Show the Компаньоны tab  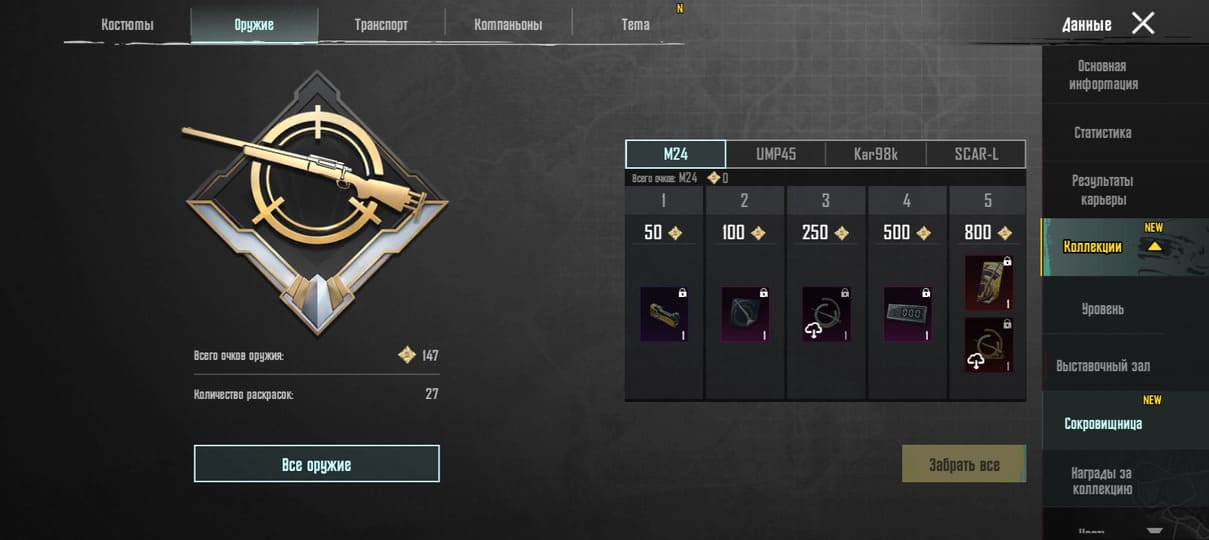(508, 25)
